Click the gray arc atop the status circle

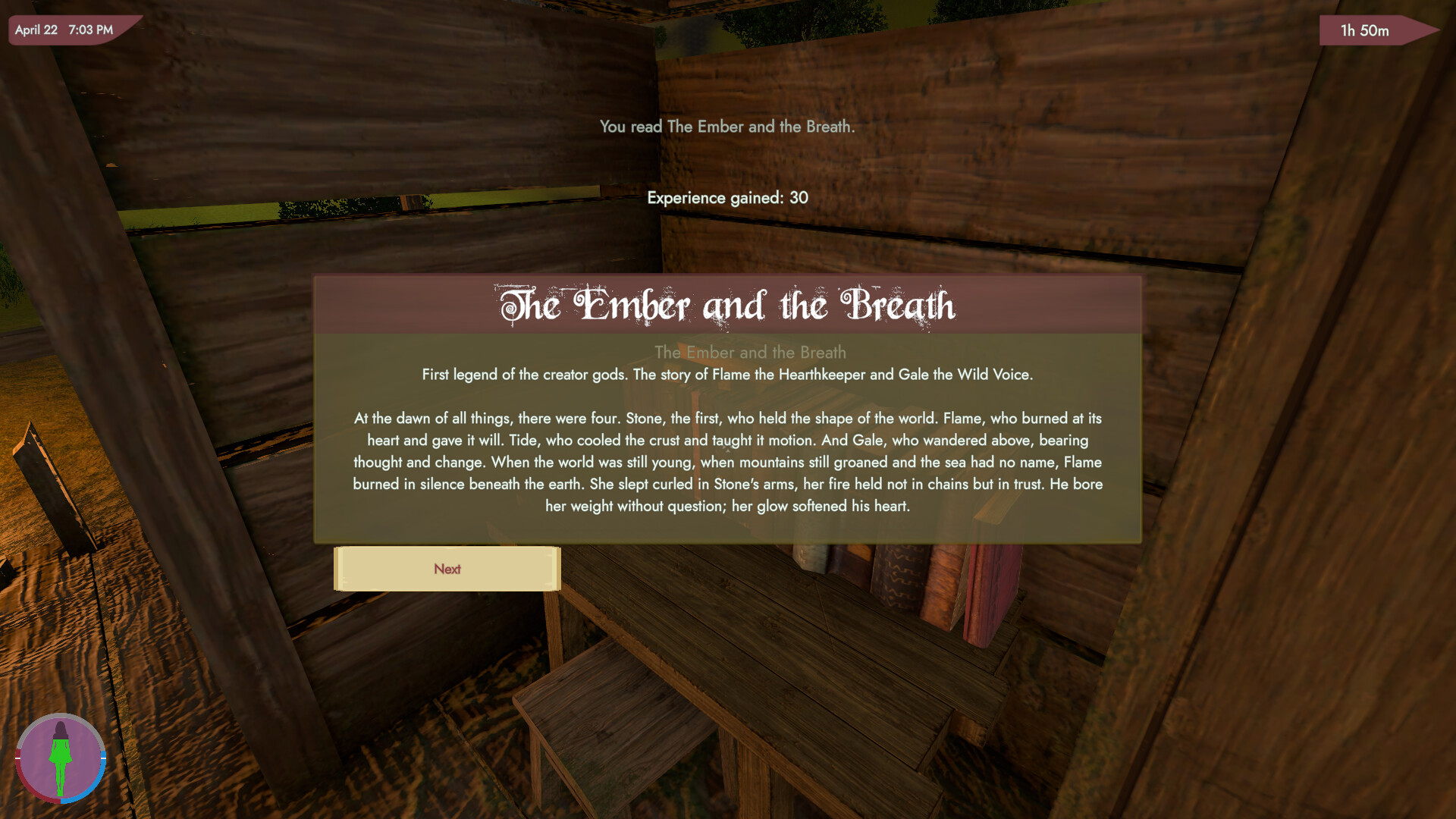pyautogui.click(x=61, y=714)
